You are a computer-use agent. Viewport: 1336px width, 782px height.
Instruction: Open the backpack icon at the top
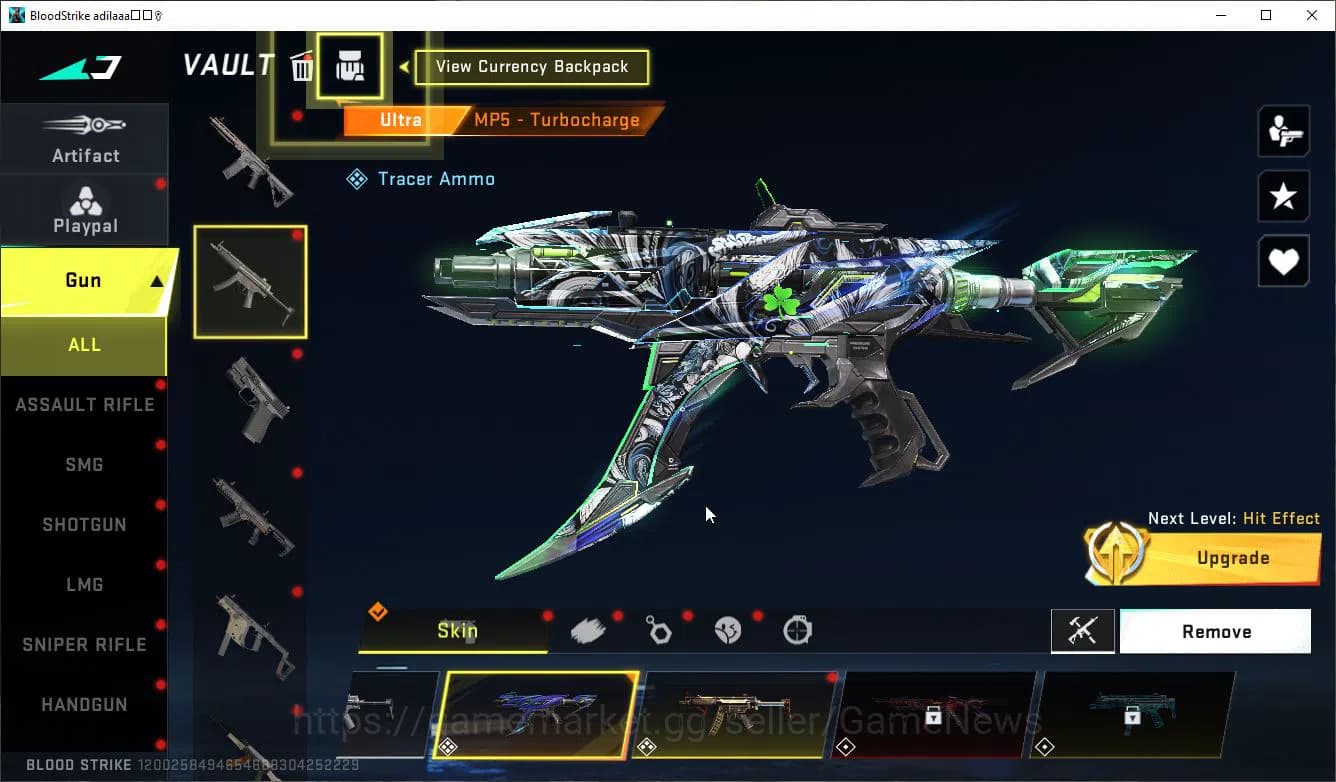[x=351, y=65]
